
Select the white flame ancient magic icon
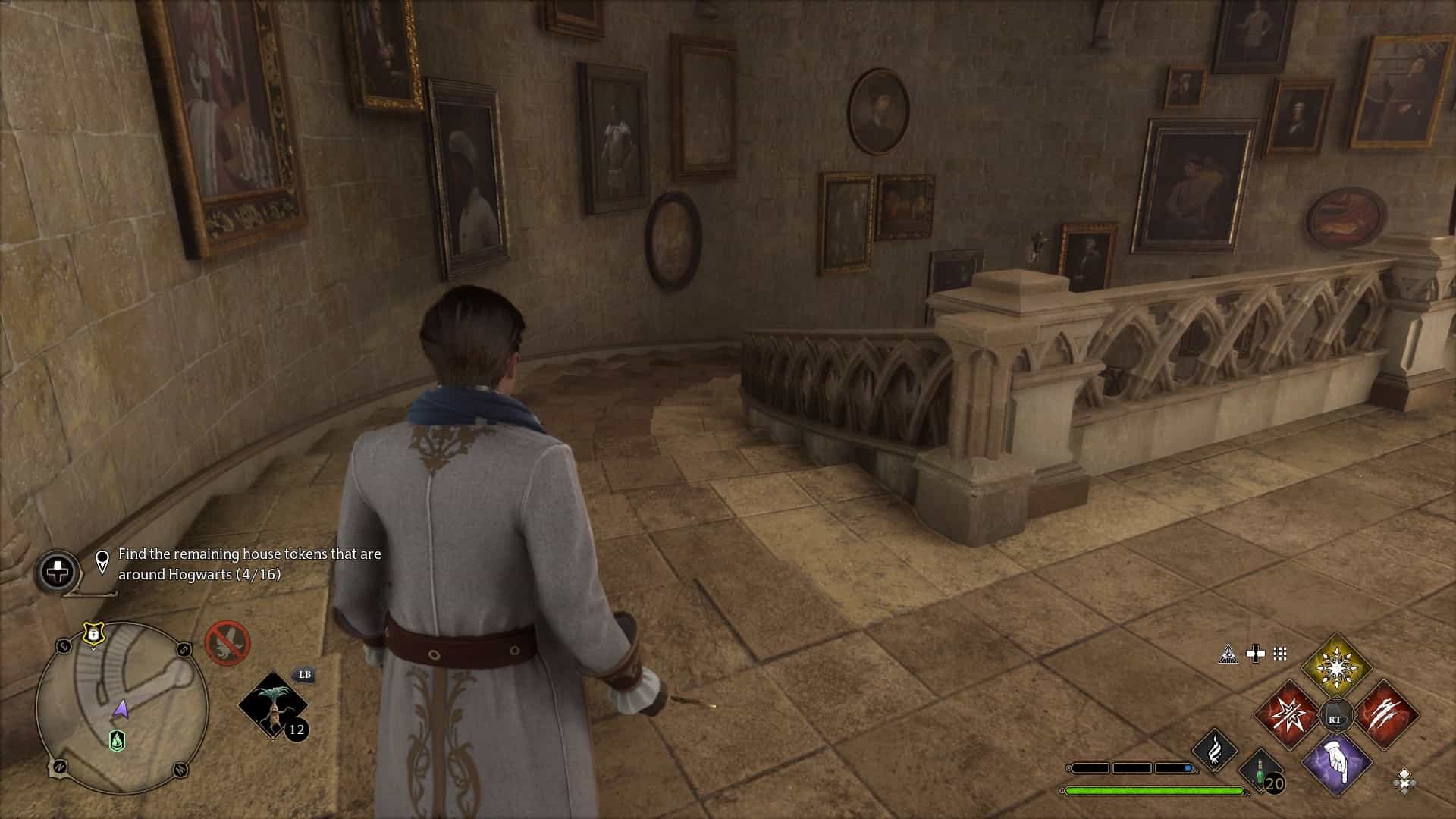[x=1215, y=750]
